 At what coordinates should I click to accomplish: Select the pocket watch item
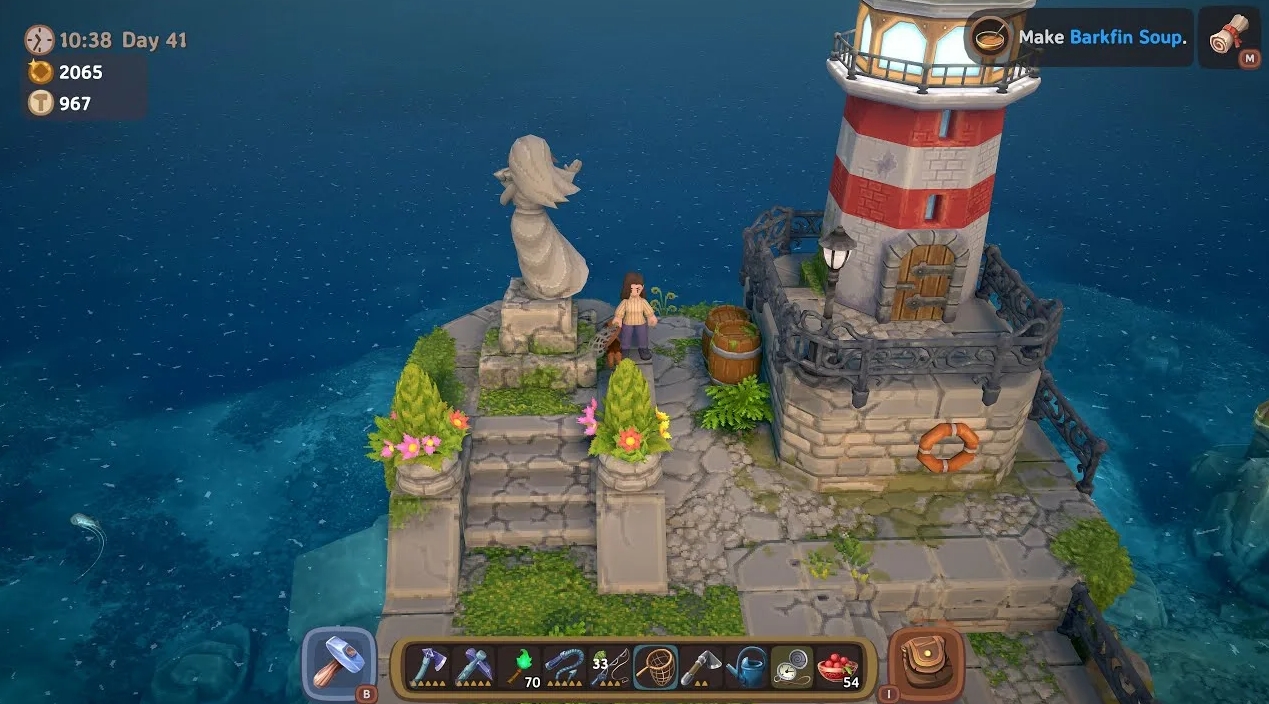pos(791,665)
